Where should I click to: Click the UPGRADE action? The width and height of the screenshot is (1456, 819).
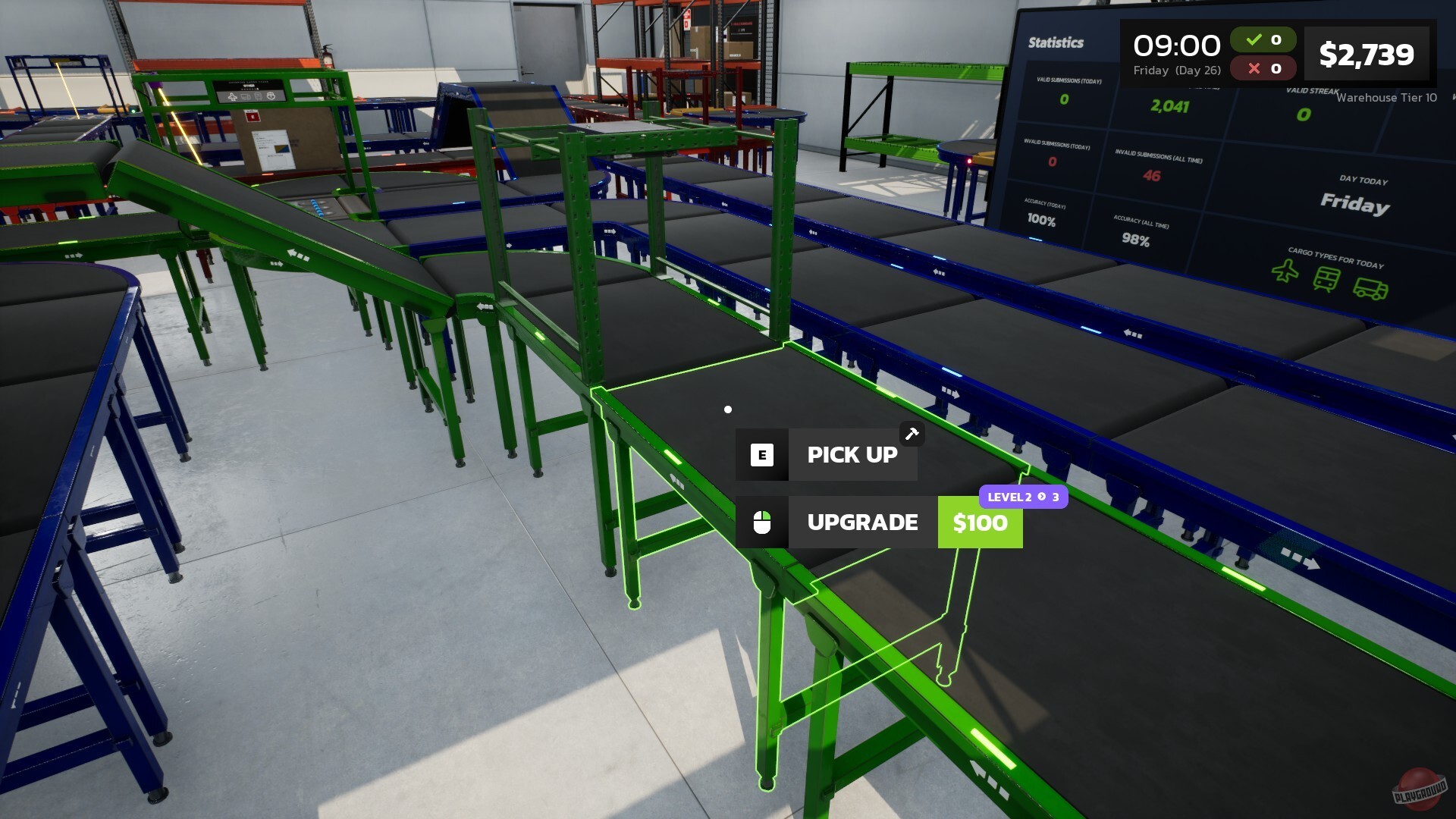(x=862, y=522)
